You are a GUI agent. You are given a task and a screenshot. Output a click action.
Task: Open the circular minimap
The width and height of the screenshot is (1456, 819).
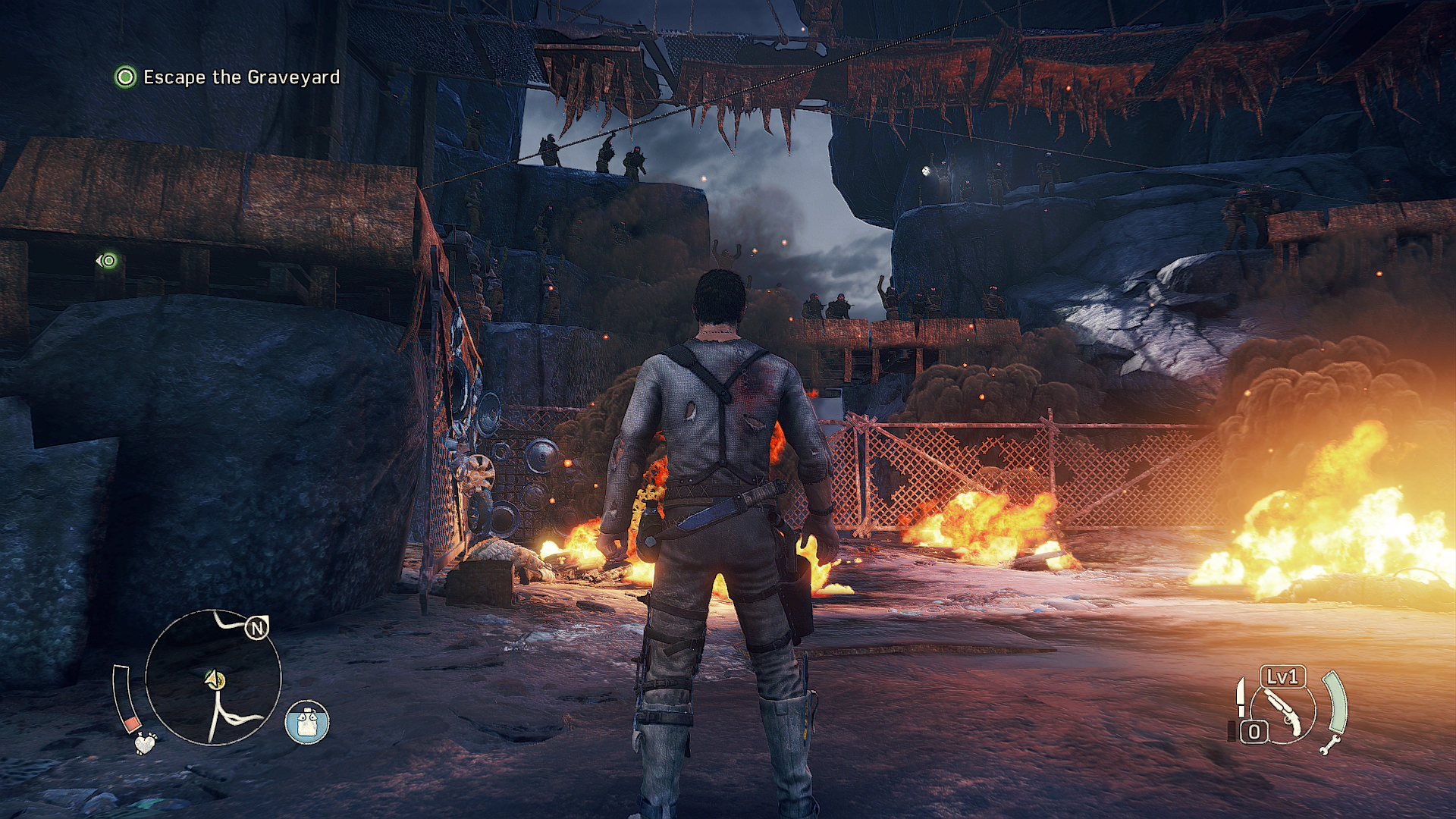tap(213, 677)
